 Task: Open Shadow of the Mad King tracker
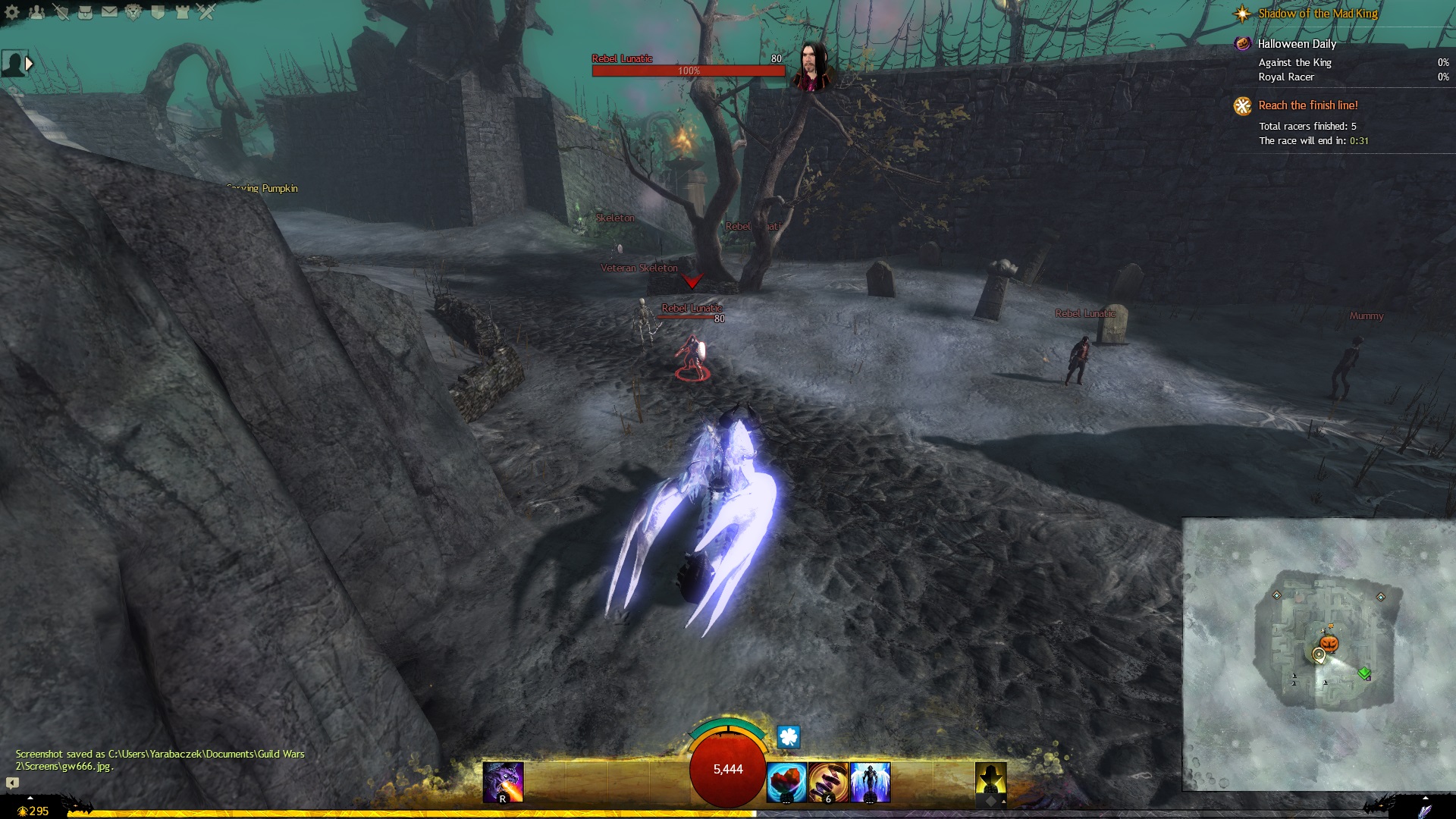[x=1317, y=14]
